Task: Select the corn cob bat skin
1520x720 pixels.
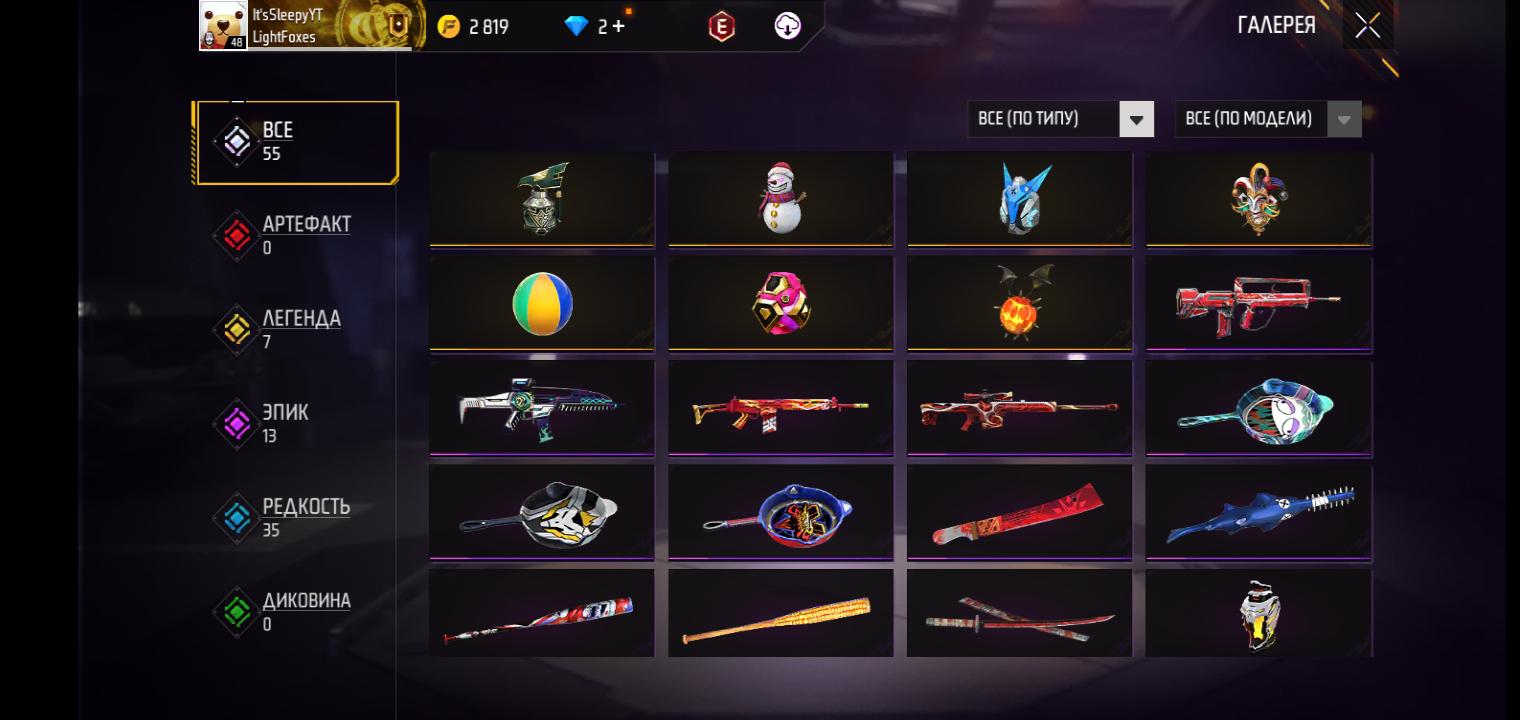Action: point(780,614)
